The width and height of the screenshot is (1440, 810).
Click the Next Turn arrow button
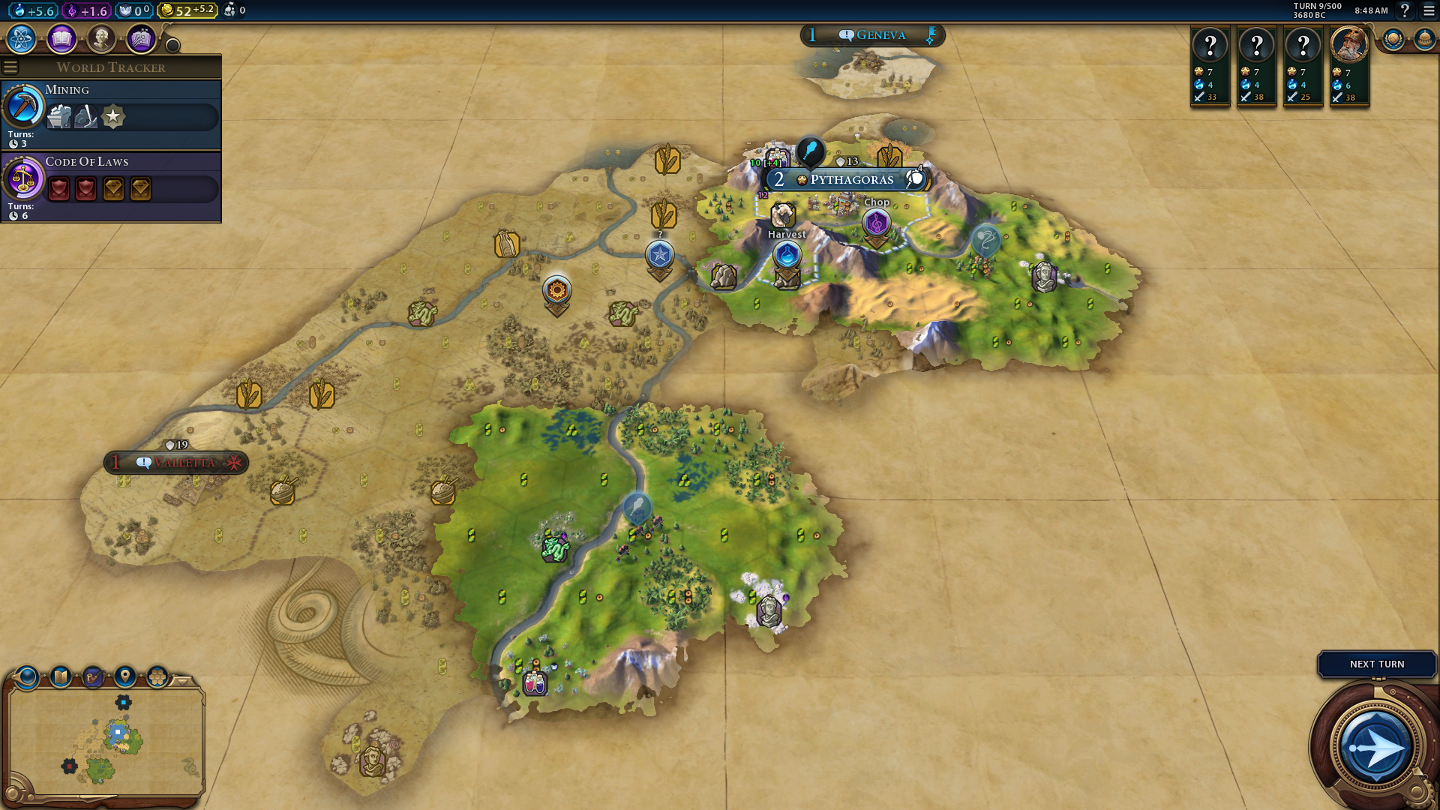pos(1375,746)
